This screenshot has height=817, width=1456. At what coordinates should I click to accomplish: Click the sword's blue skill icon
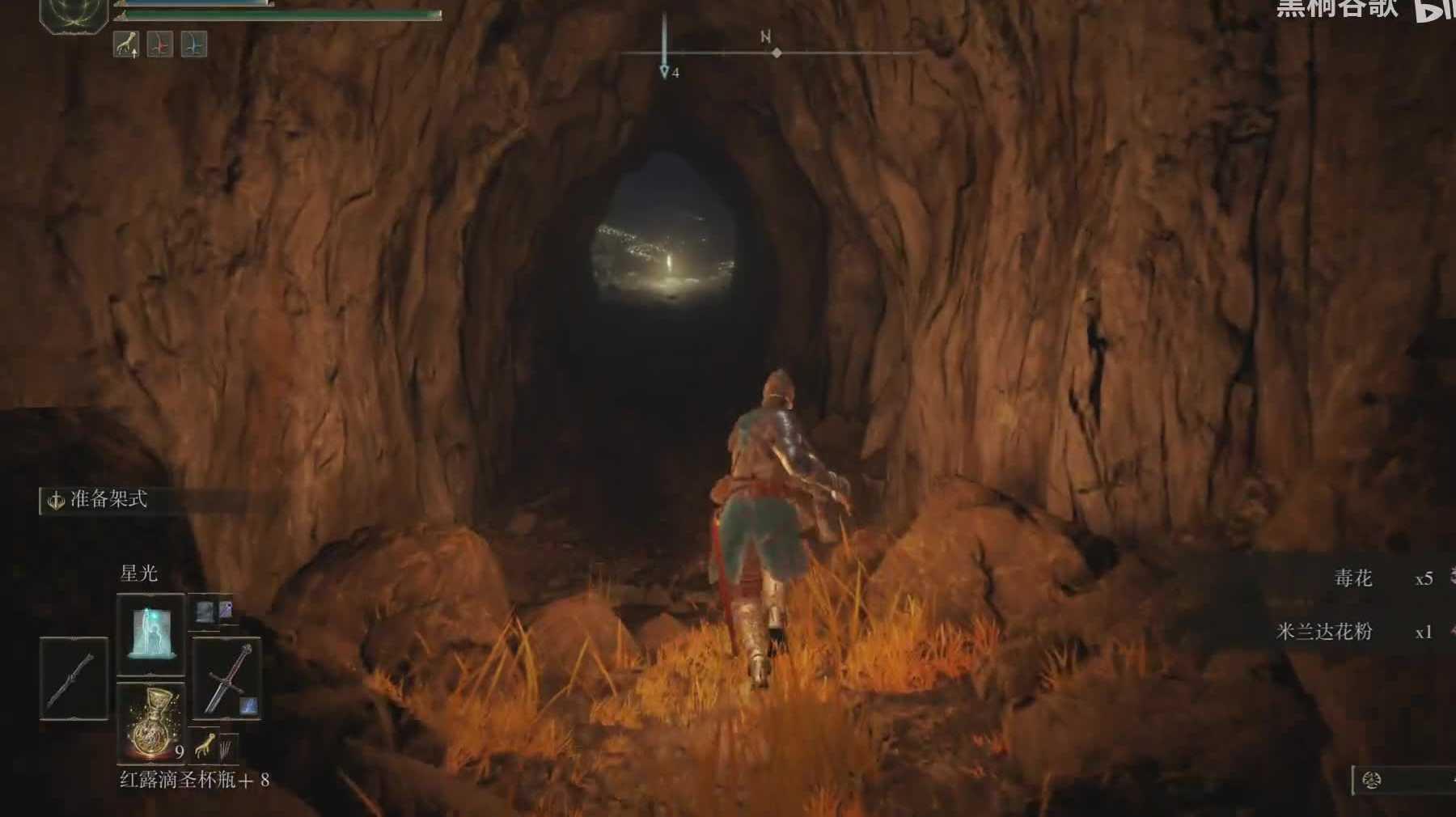[x=248, y=705]
